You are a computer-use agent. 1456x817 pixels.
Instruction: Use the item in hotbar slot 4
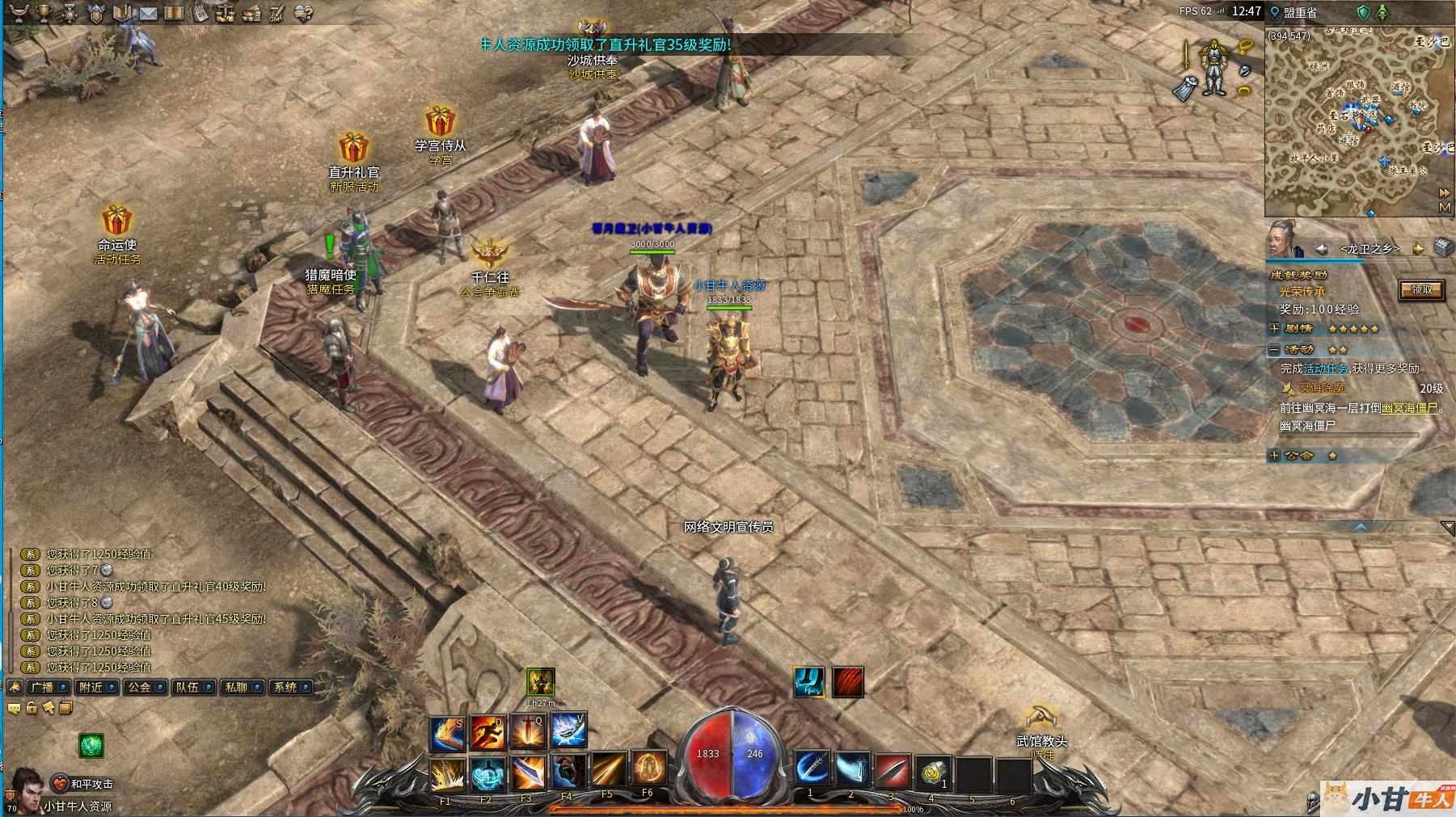click(934, 772)
